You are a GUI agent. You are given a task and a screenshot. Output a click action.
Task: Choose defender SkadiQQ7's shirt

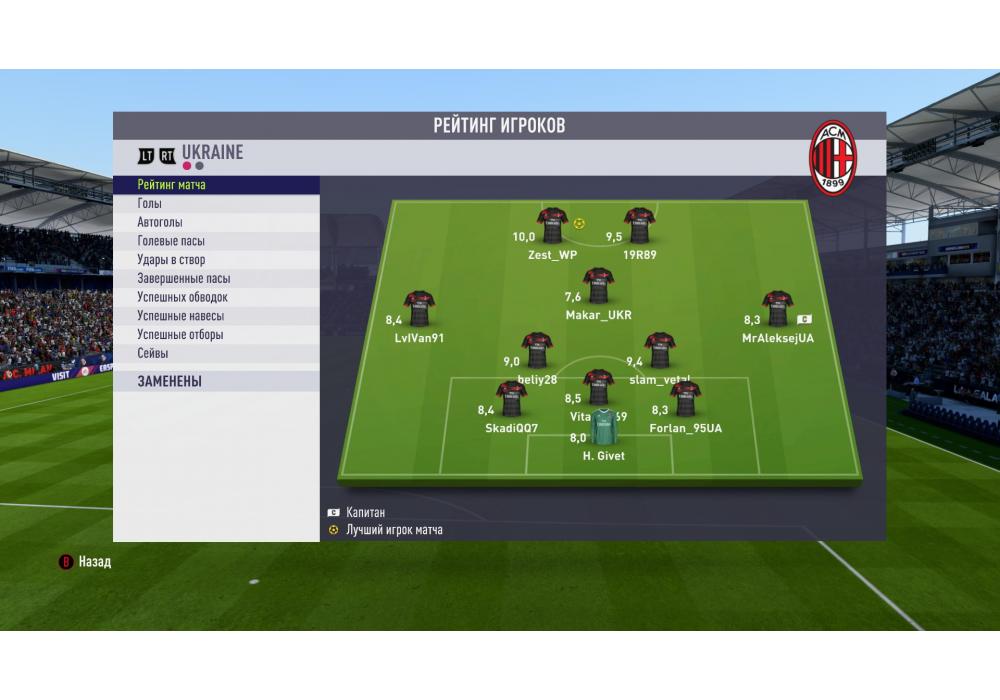coord(511,399)
